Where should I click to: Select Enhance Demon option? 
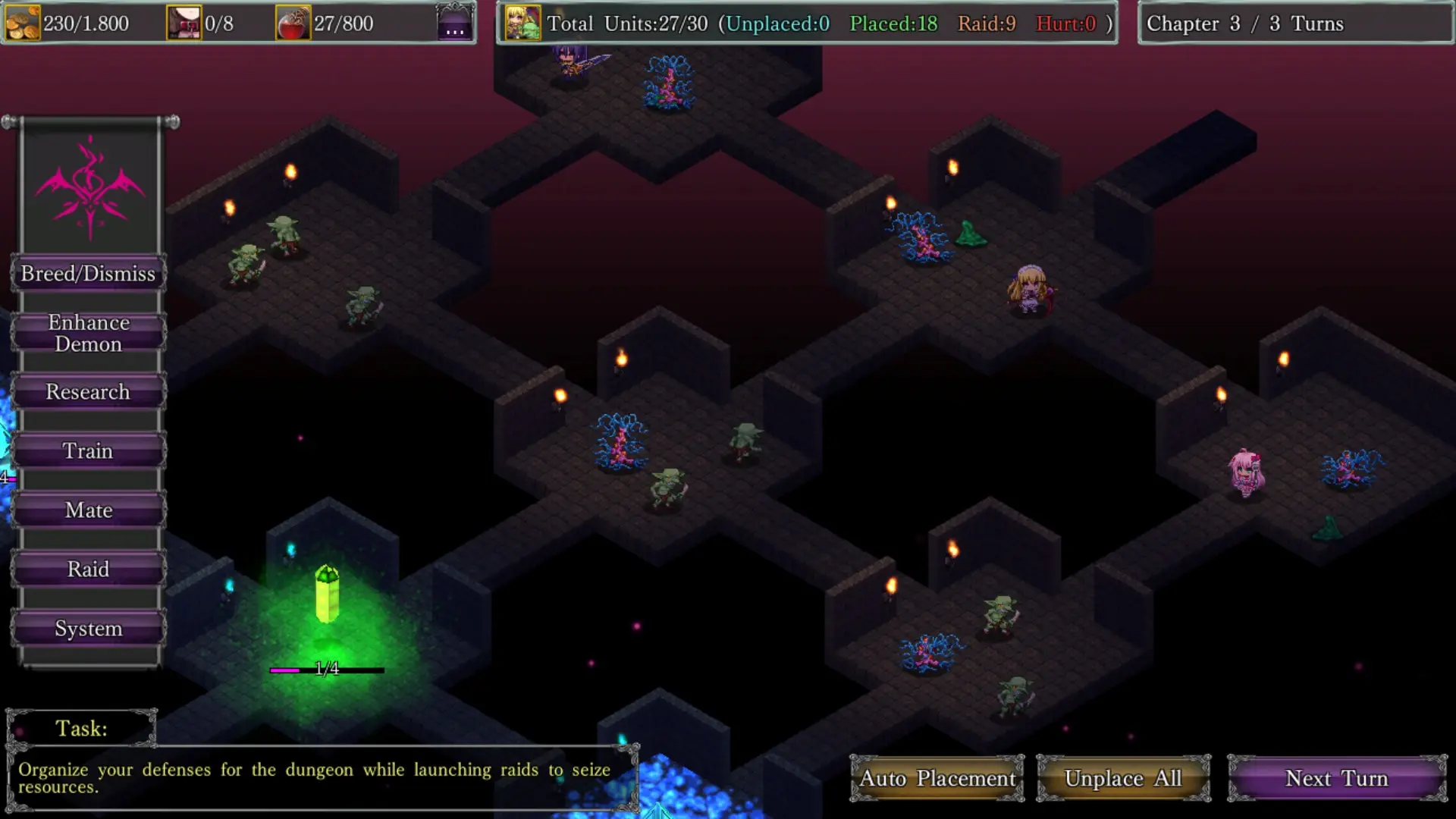click(x=88, y=333)
